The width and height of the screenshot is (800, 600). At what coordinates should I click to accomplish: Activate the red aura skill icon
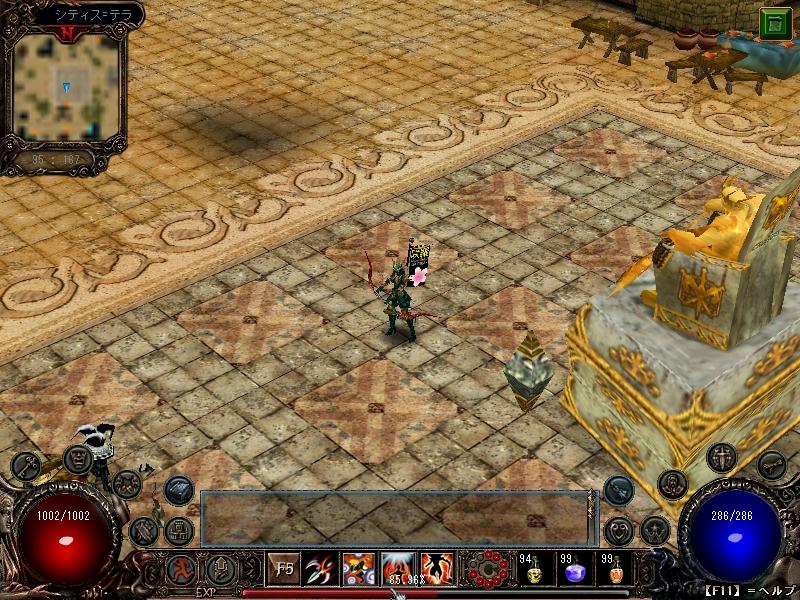[399, 569]
